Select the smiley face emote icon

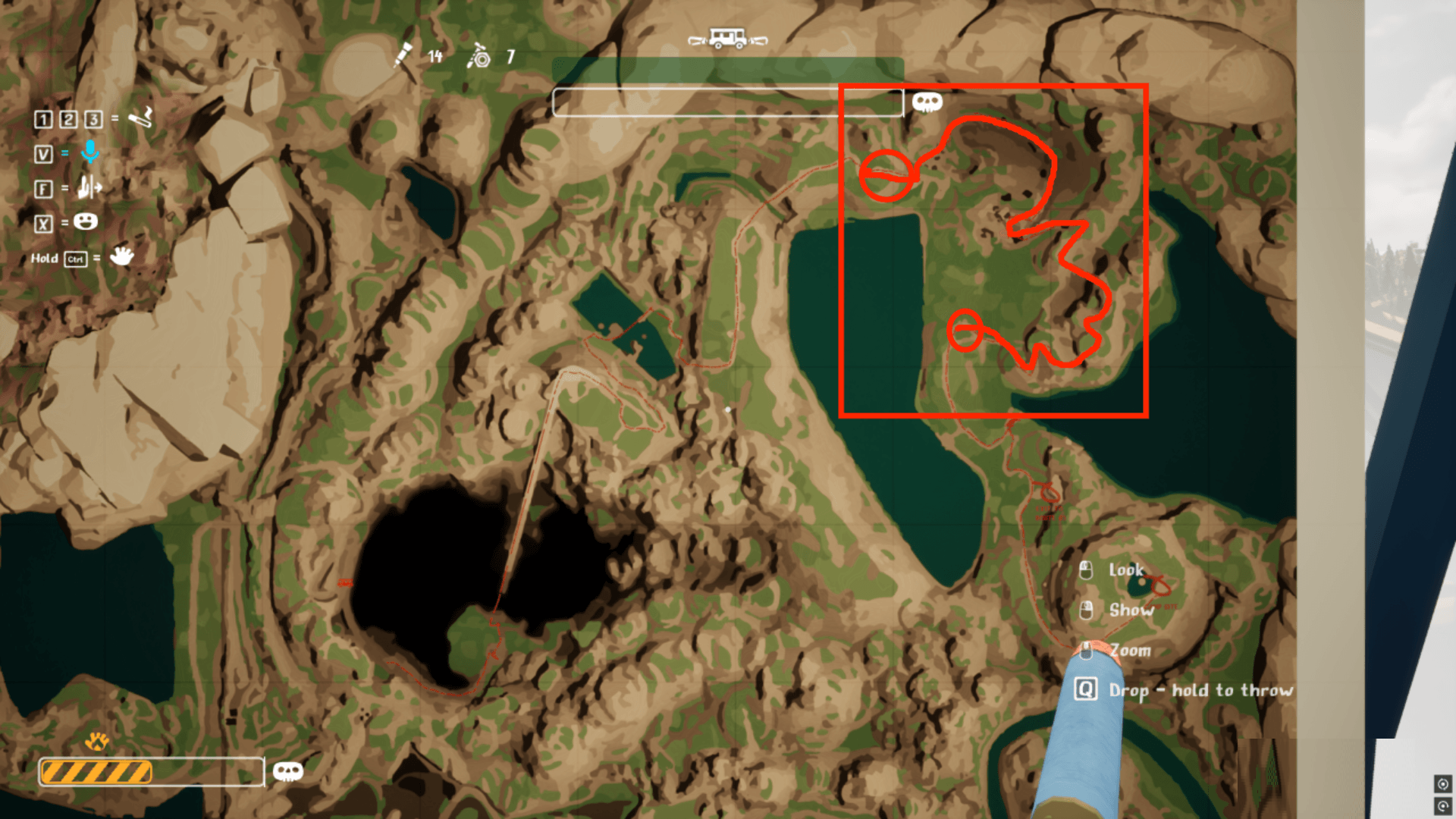86,221
